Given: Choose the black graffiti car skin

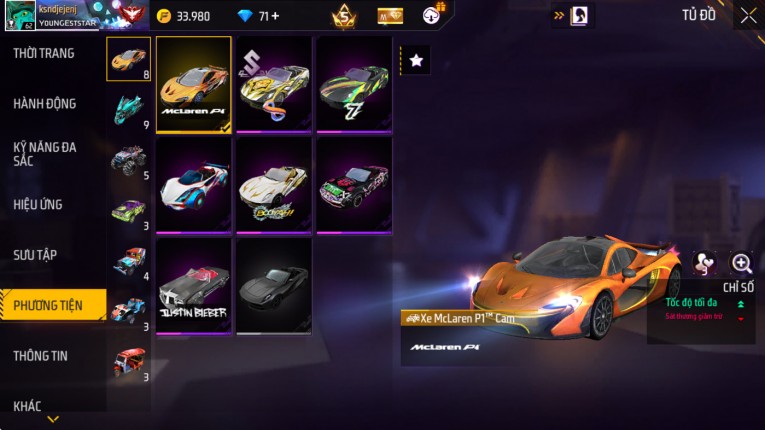Looking at the screenshot, I should click(x=354, y=185).
